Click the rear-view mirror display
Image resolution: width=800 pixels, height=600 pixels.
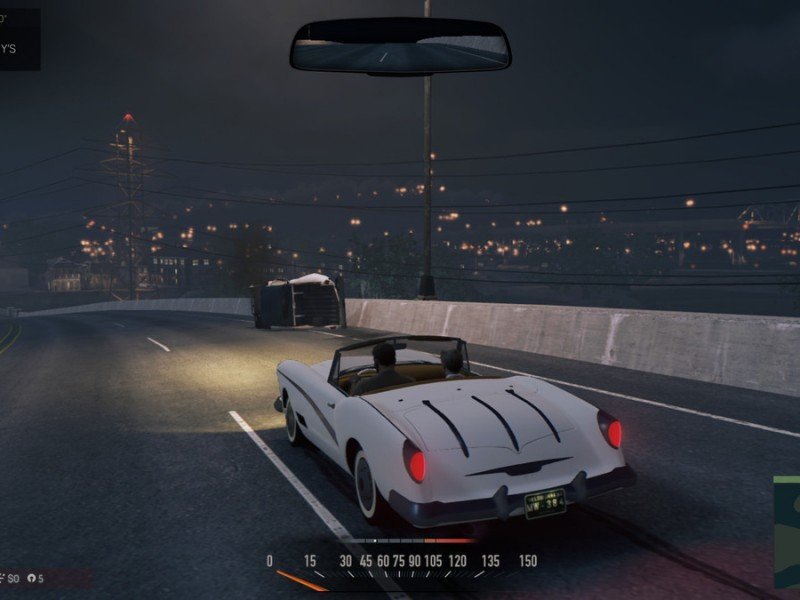click(x=400, y=46)
